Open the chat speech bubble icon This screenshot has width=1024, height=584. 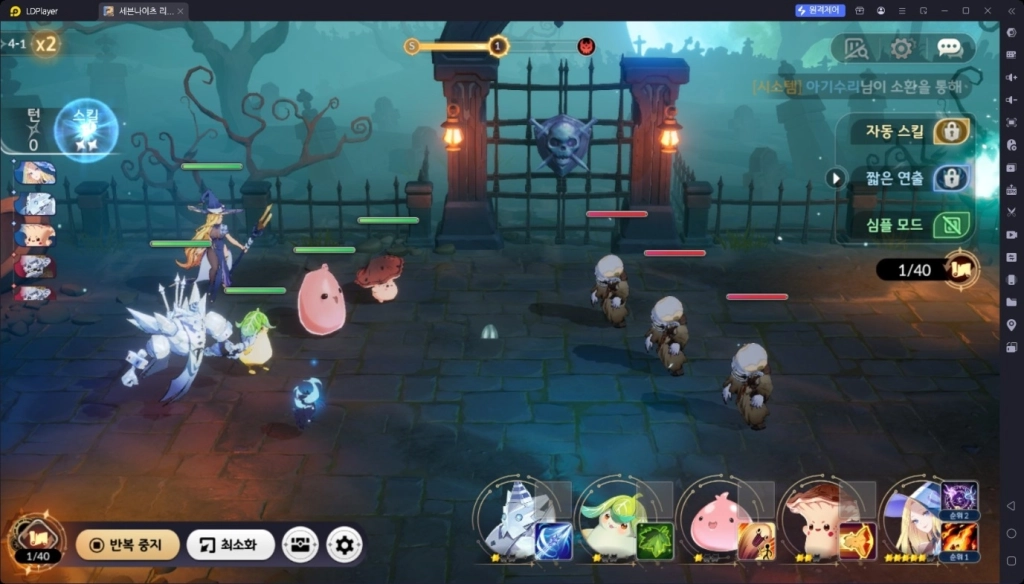coord(949,47)
